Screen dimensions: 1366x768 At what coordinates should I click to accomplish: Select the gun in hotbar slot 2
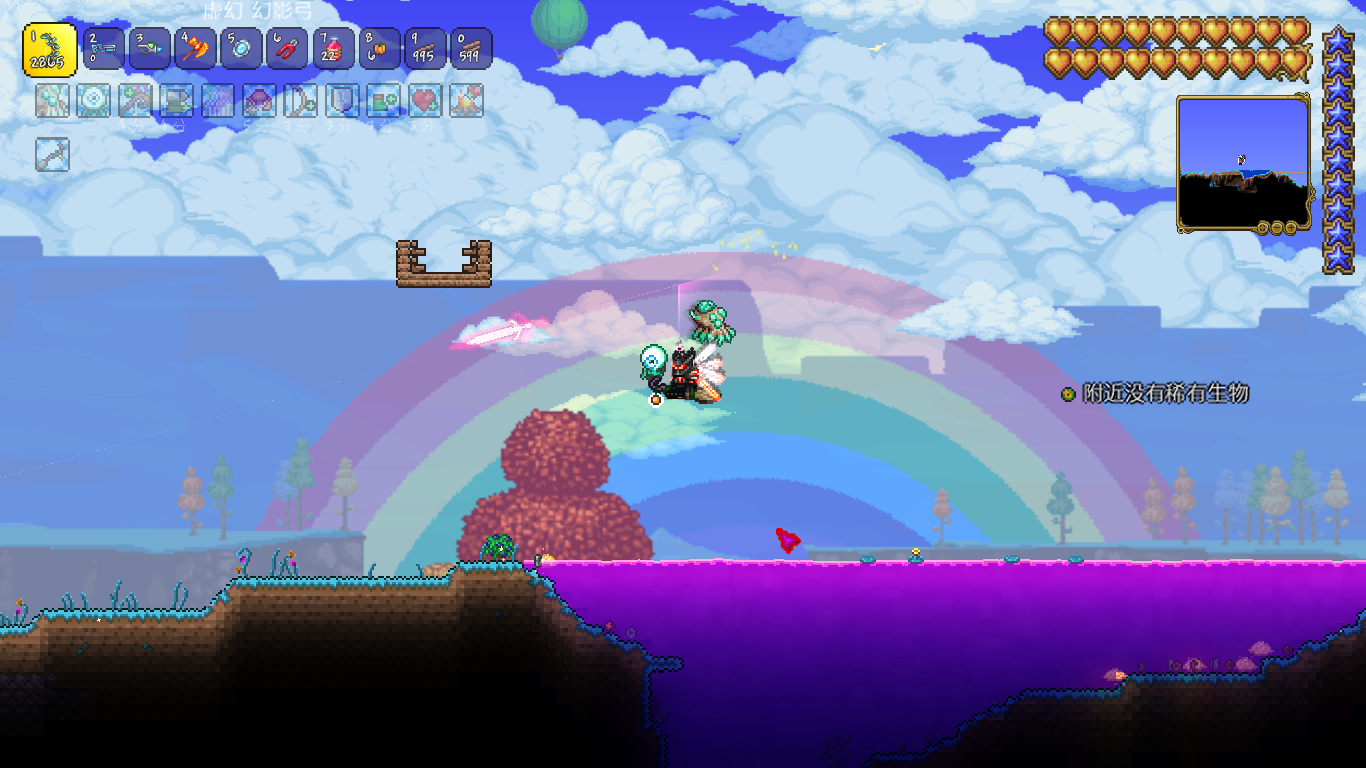click(103, 49)
